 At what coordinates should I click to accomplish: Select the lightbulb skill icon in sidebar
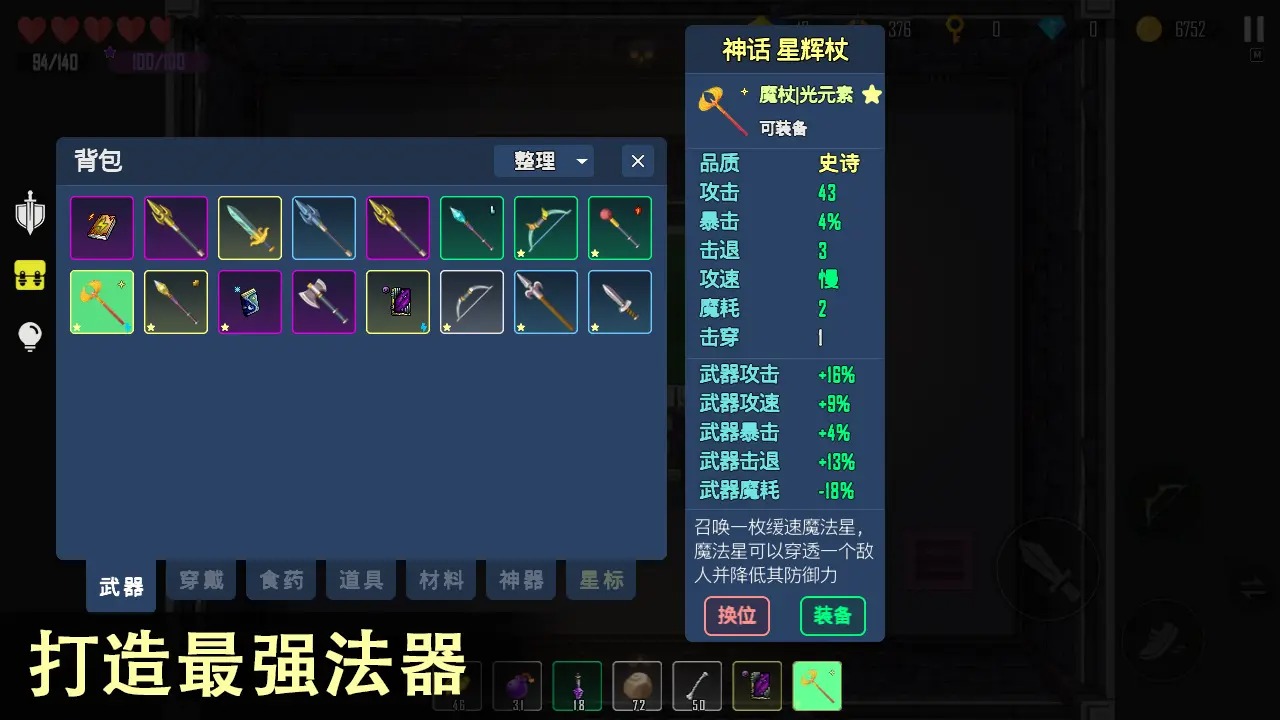30,336
